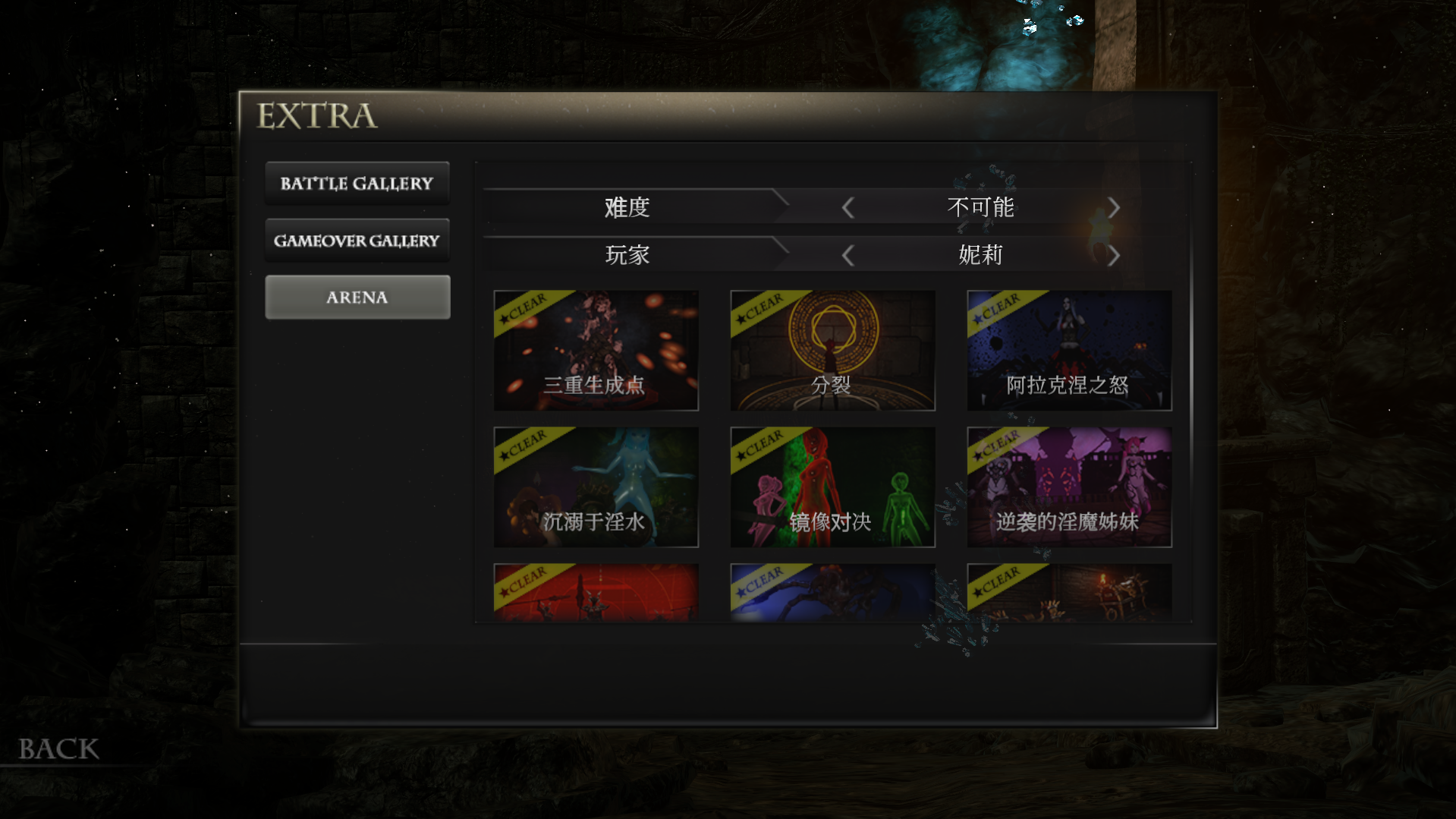The image size is (1456, 819).
Task: Select the 分裂 arena stage
Action: click(832, 351)
